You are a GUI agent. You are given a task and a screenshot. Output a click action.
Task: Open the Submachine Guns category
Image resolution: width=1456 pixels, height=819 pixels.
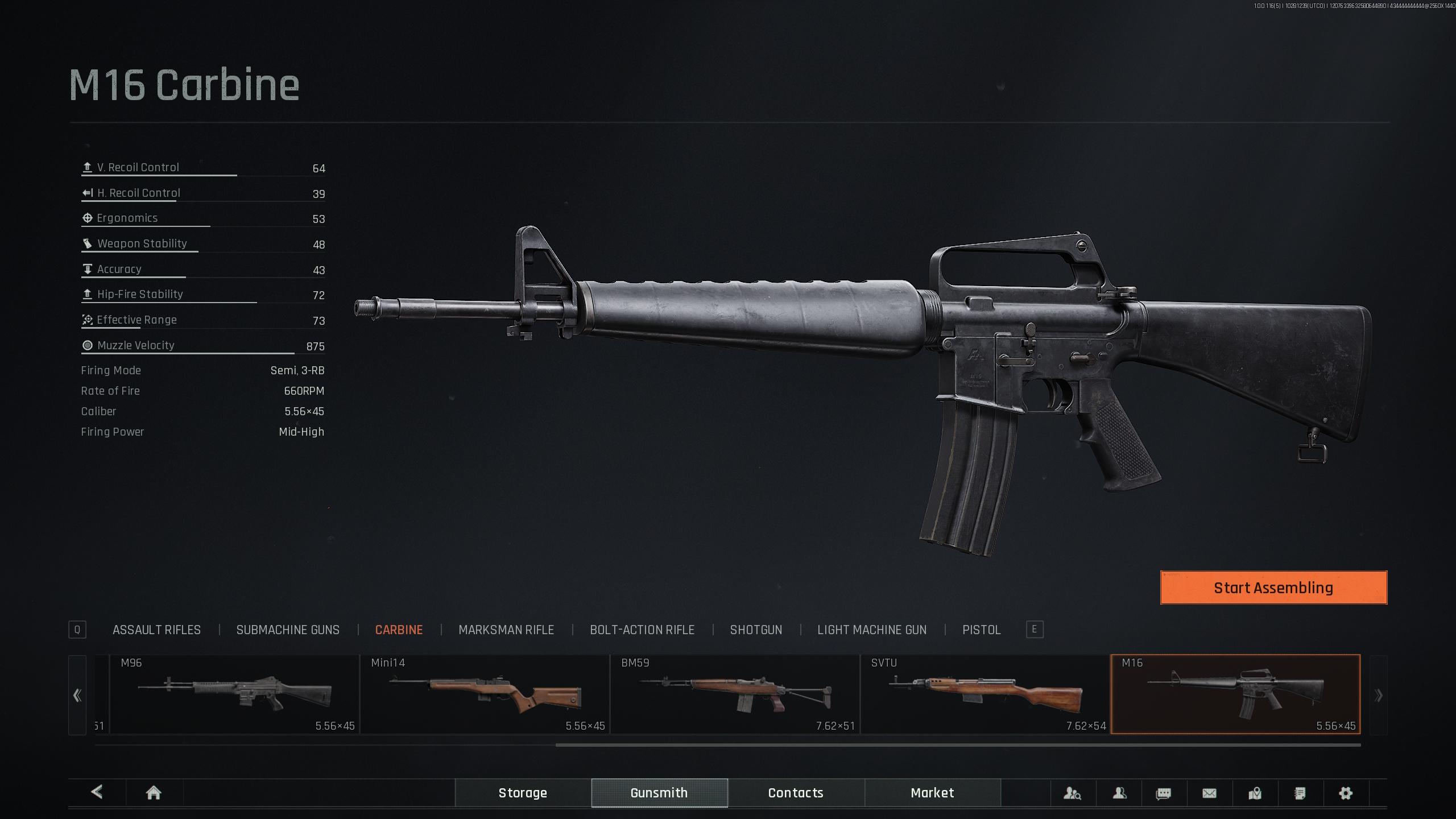(x=288, y=630)
